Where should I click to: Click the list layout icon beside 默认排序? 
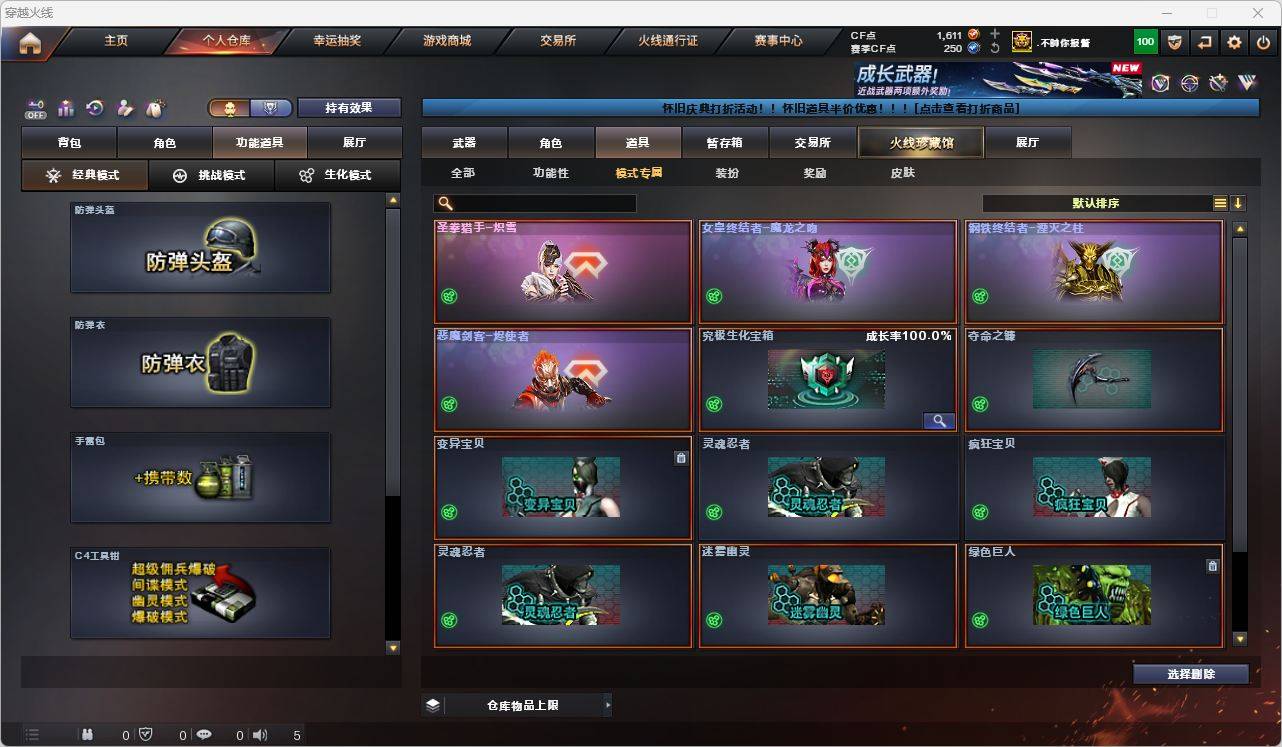click(1220, 203)
